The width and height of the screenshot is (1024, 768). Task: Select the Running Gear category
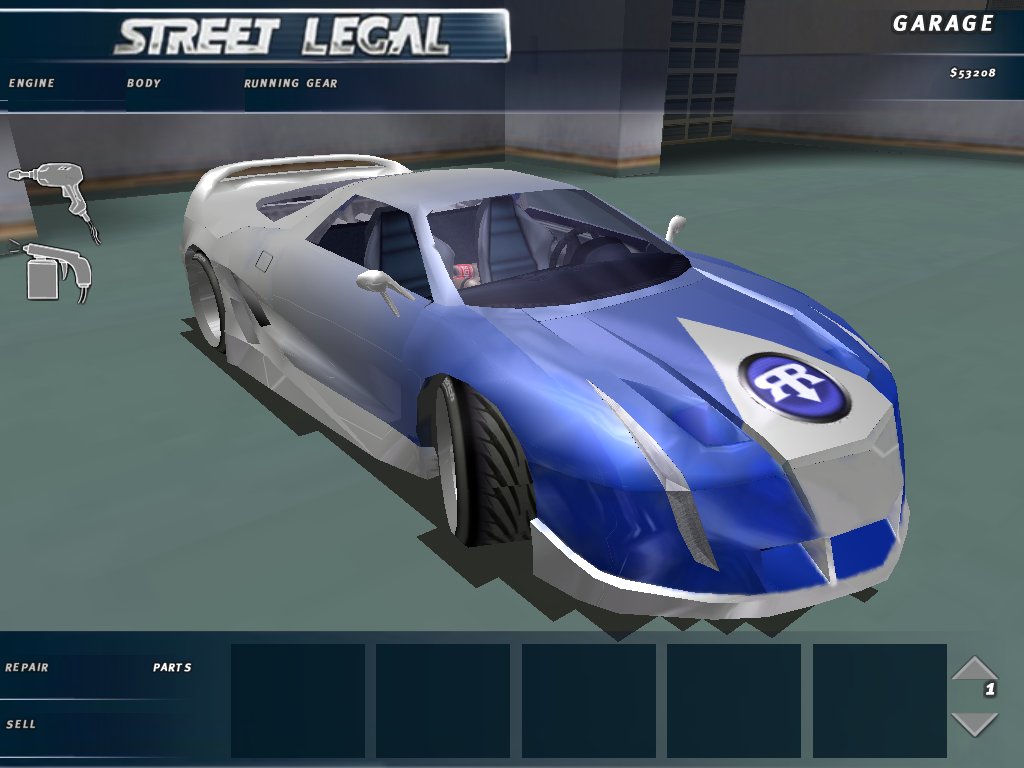click(291, 83)
